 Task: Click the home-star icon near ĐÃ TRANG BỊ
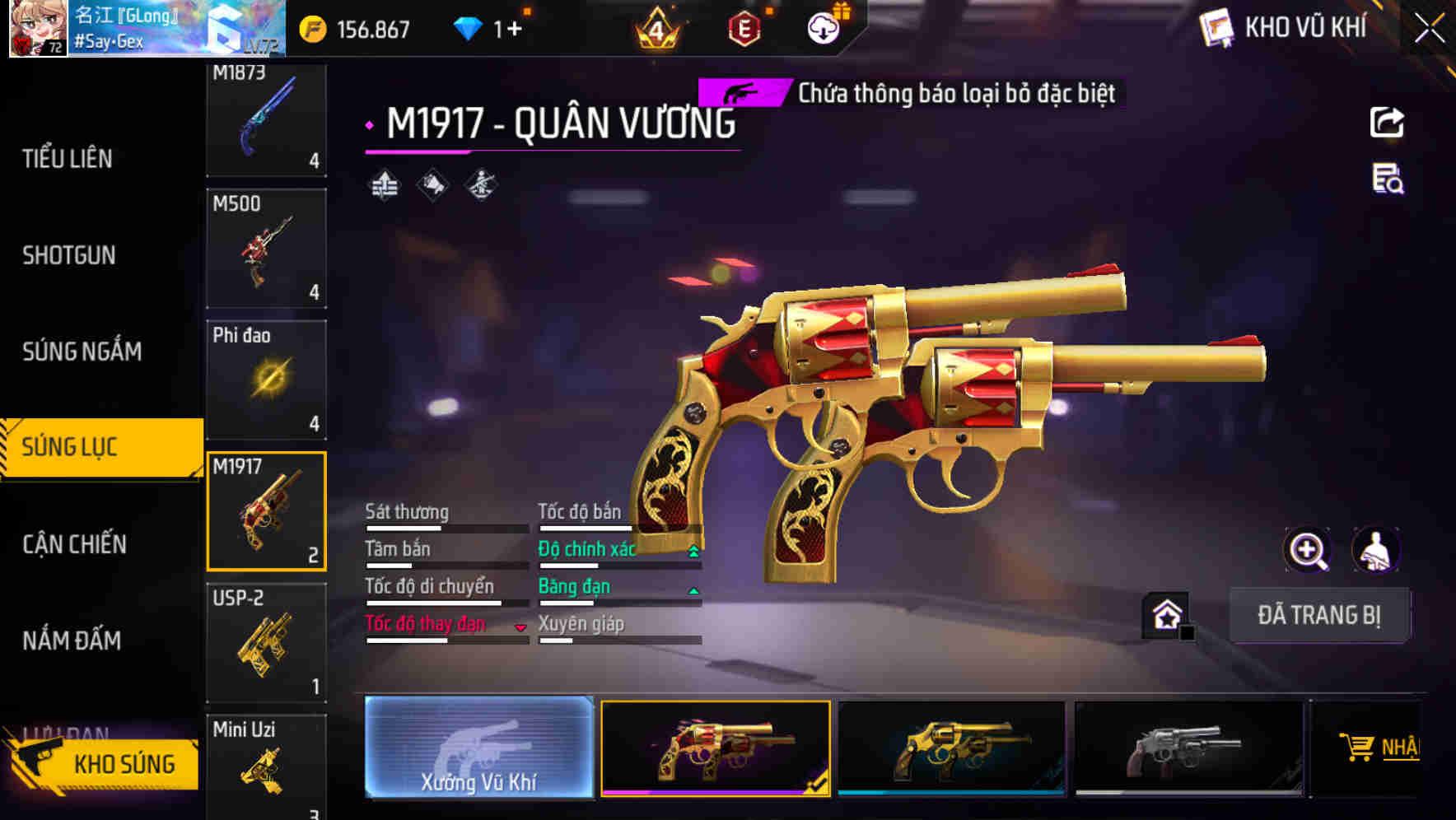click(1164, 614)
